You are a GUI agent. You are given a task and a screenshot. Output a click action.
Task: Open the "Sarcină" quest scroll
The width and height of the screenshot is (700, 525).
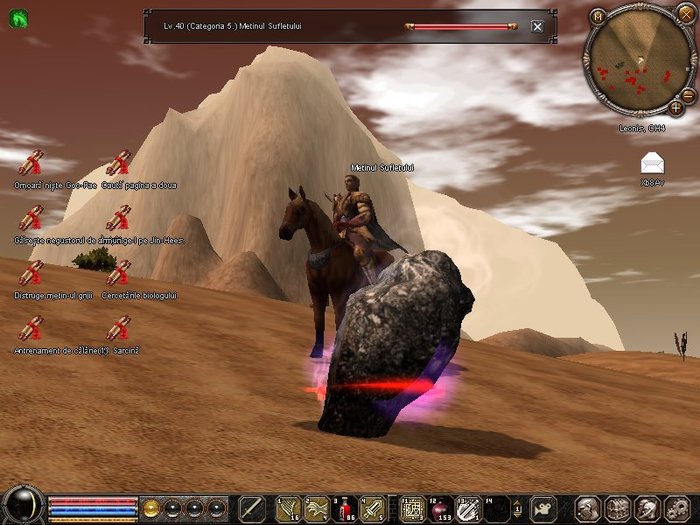(x=119, y=328)
